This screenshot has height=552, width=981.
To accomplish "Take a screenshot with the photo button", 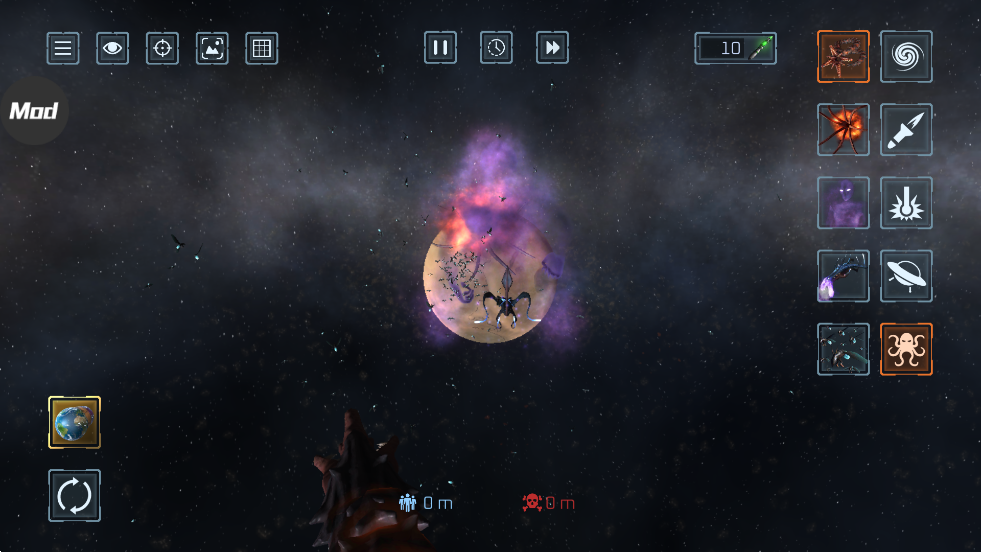I will point(212,48).
